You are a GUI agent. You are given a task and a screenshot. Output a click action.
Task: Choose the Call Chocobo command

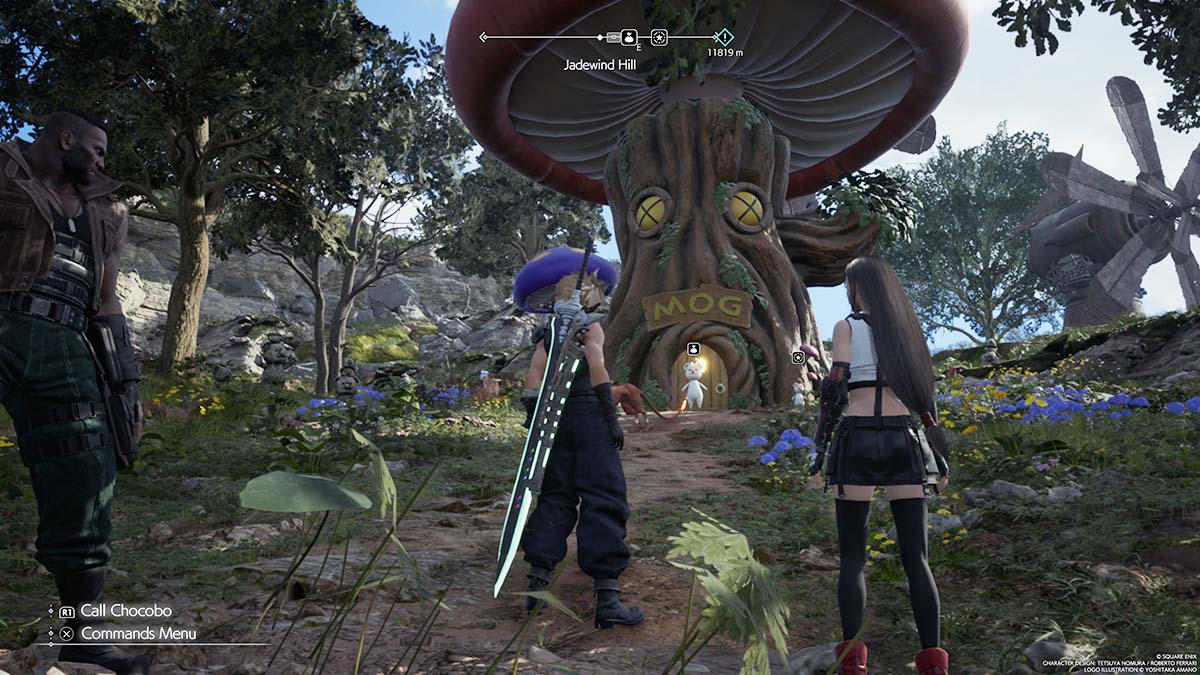click(x=125, y=610)
